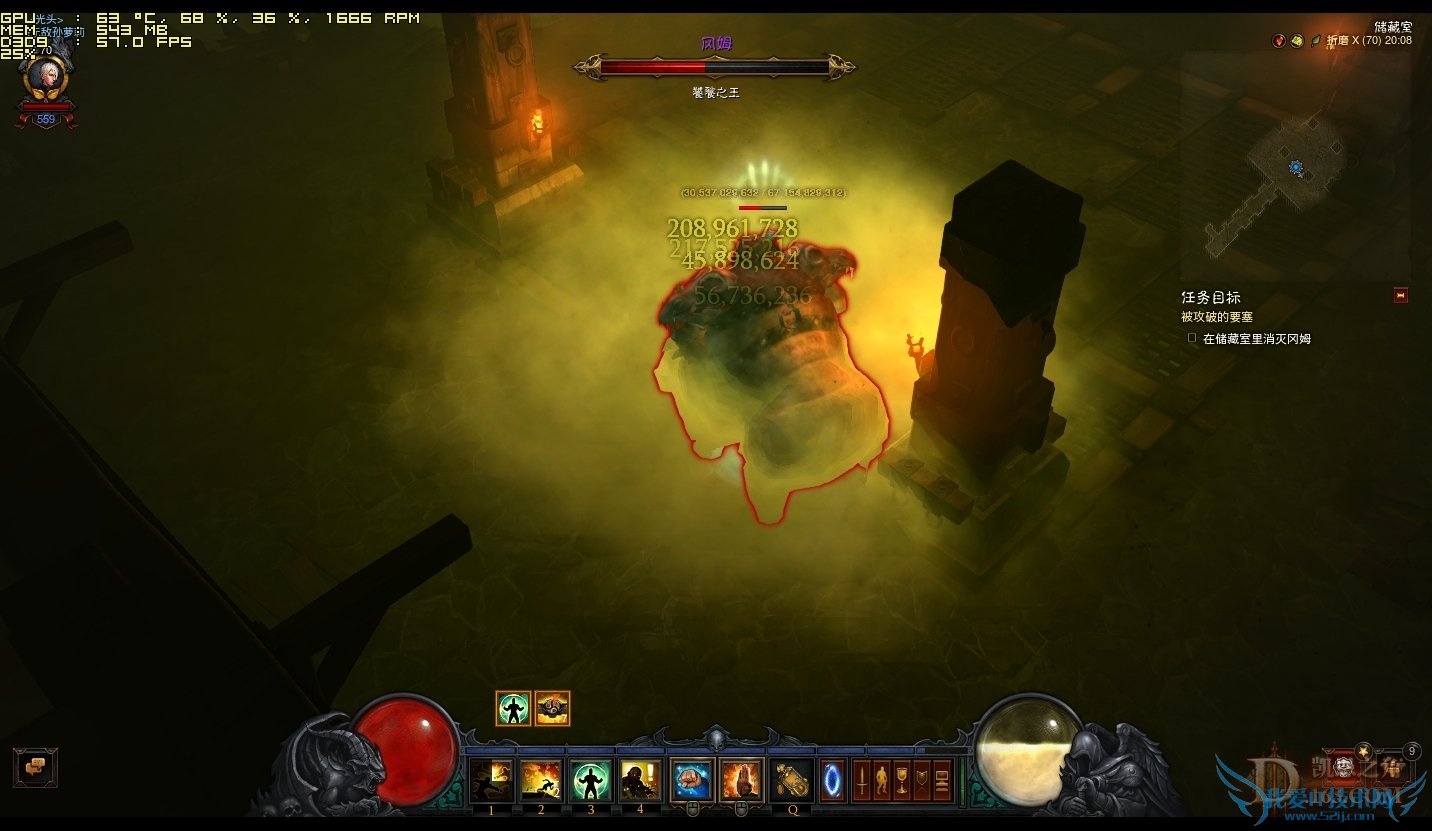Trigger the green aura skill in slot 3
1432x831 pixels.
(x=591, y=781)
